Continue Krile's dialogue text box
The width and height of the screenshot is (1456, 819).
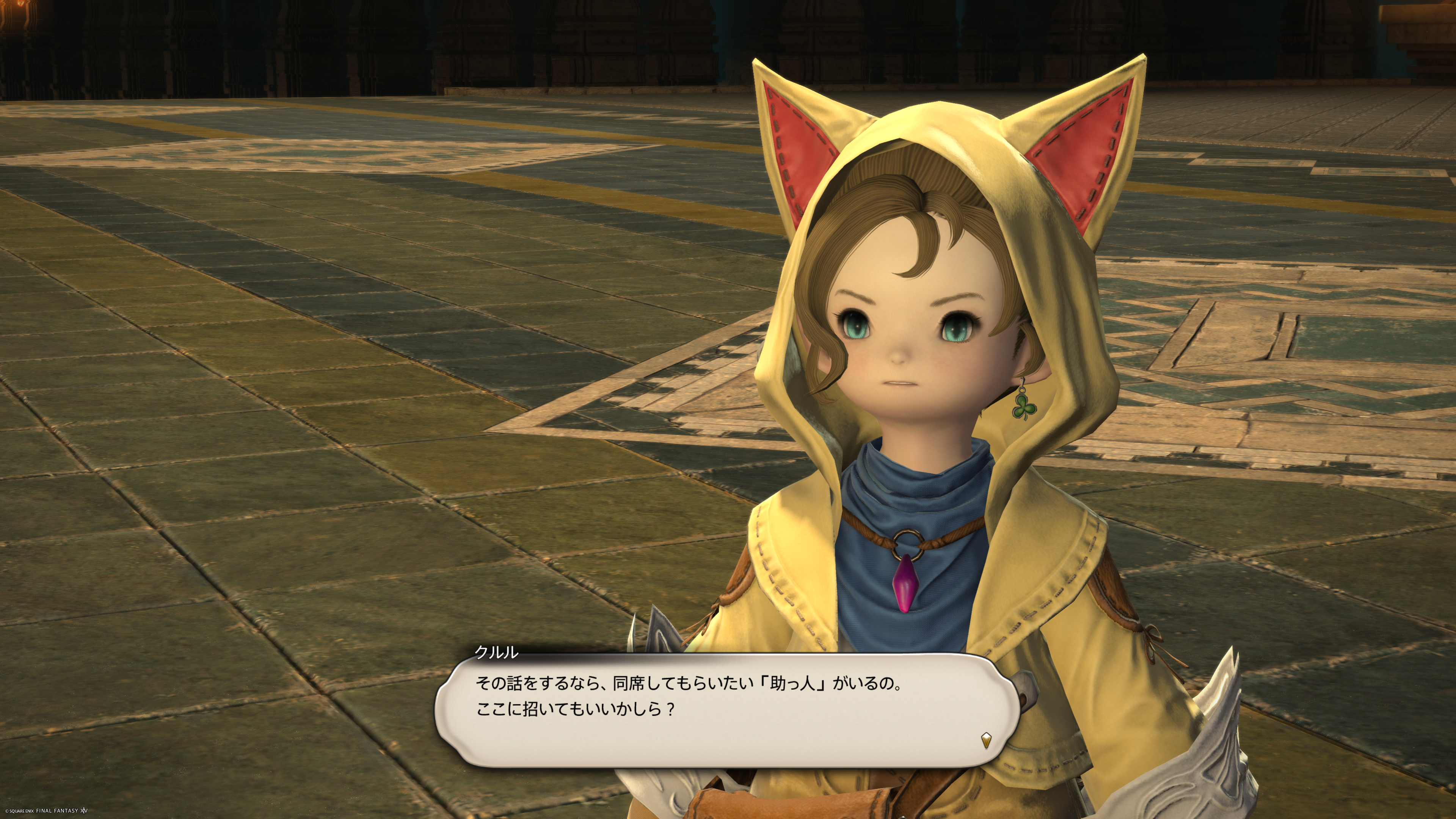[726, 709]
